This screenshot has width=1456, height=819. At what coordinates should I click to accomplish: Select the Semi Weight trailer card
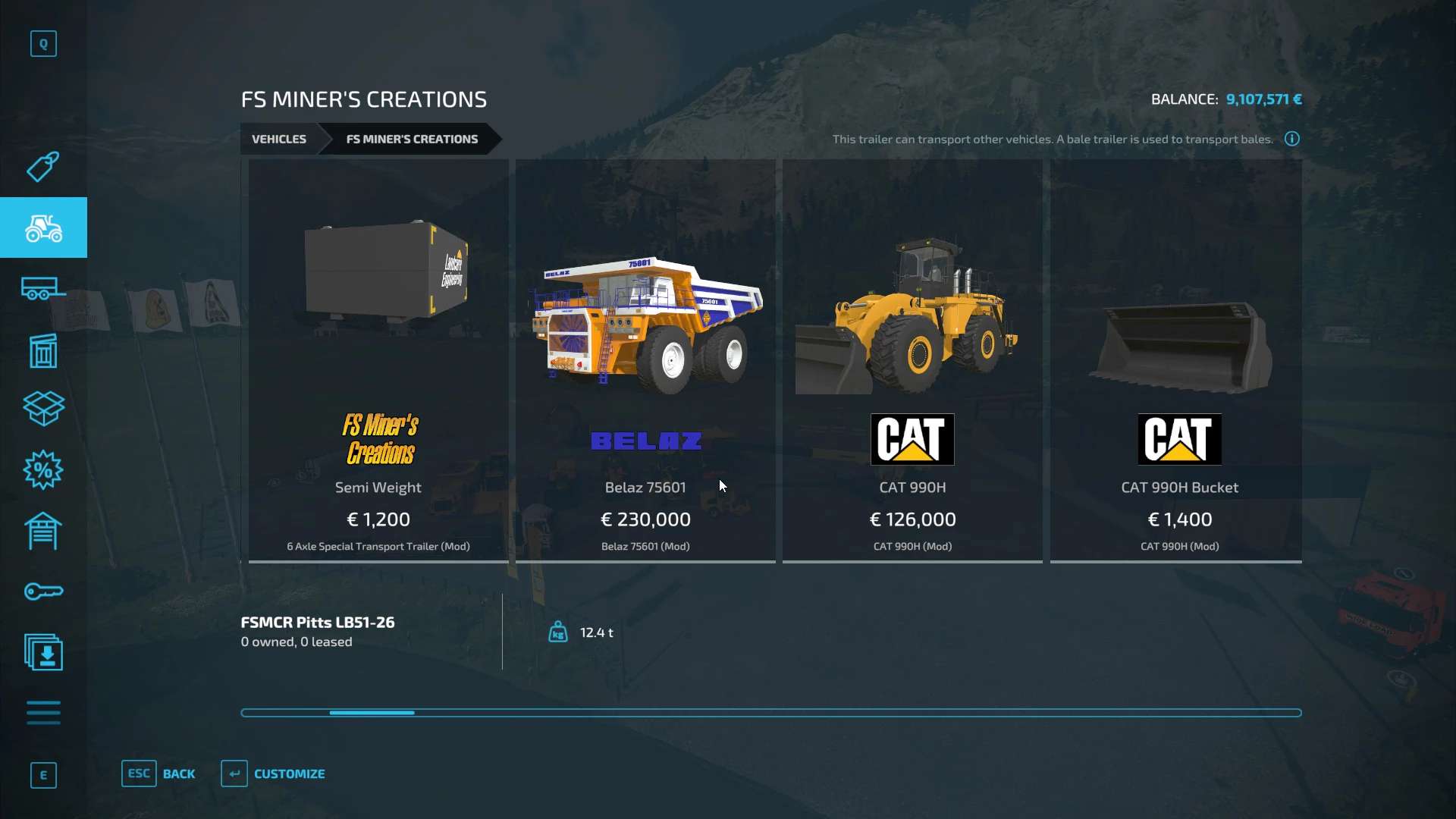click(378, 361)
